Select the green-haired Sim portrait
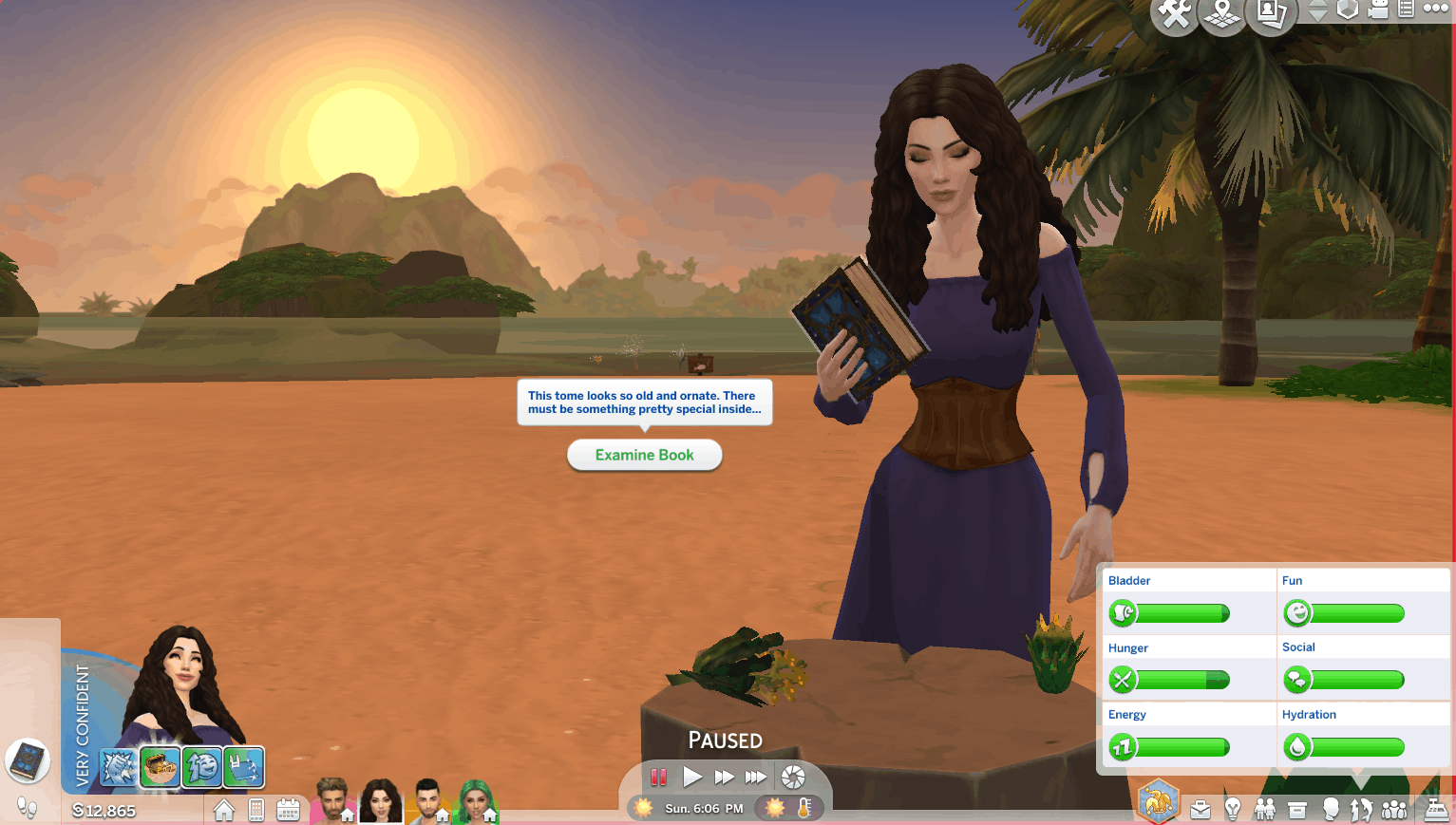 pos(478,802)
